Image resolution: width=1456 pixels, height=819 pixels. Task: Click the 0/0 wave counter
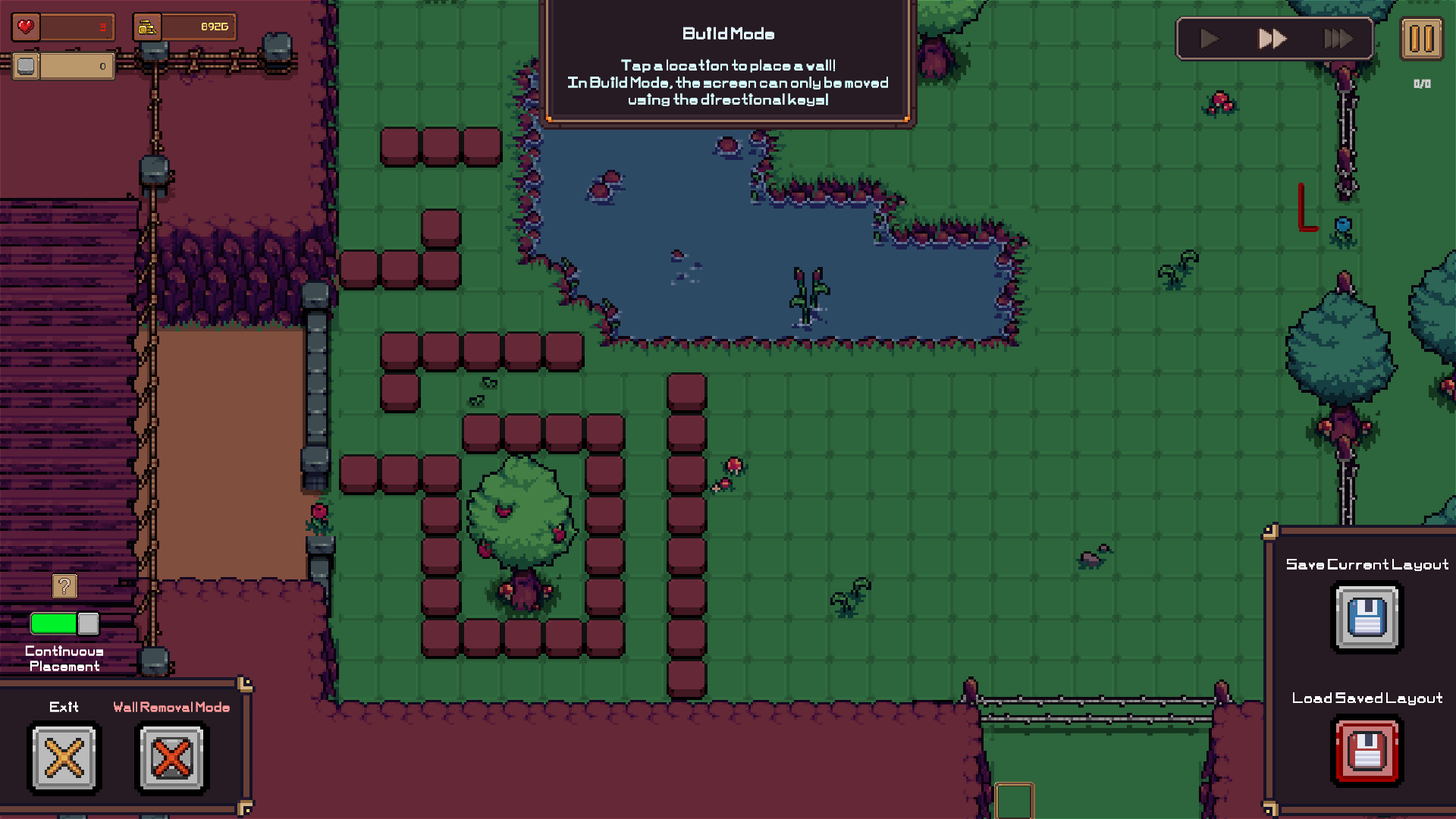coord(1421,85)
